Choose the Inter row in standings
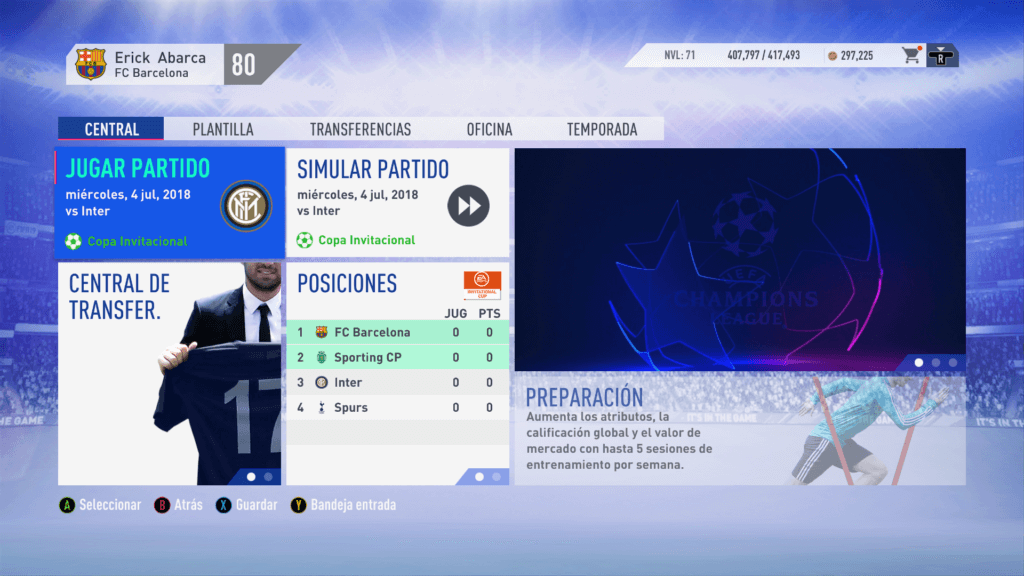Screen dimensions: 1024x576 point(397,382)
